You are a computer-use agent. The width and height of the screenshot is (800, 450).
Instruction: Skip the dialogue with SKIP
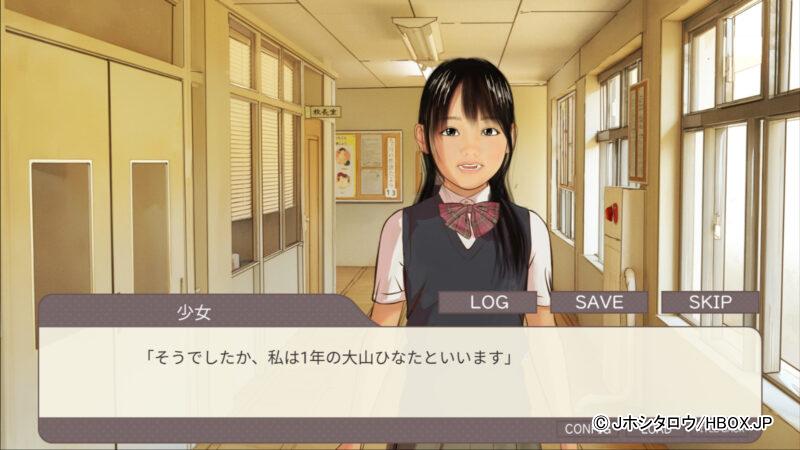tap(709, 302)
